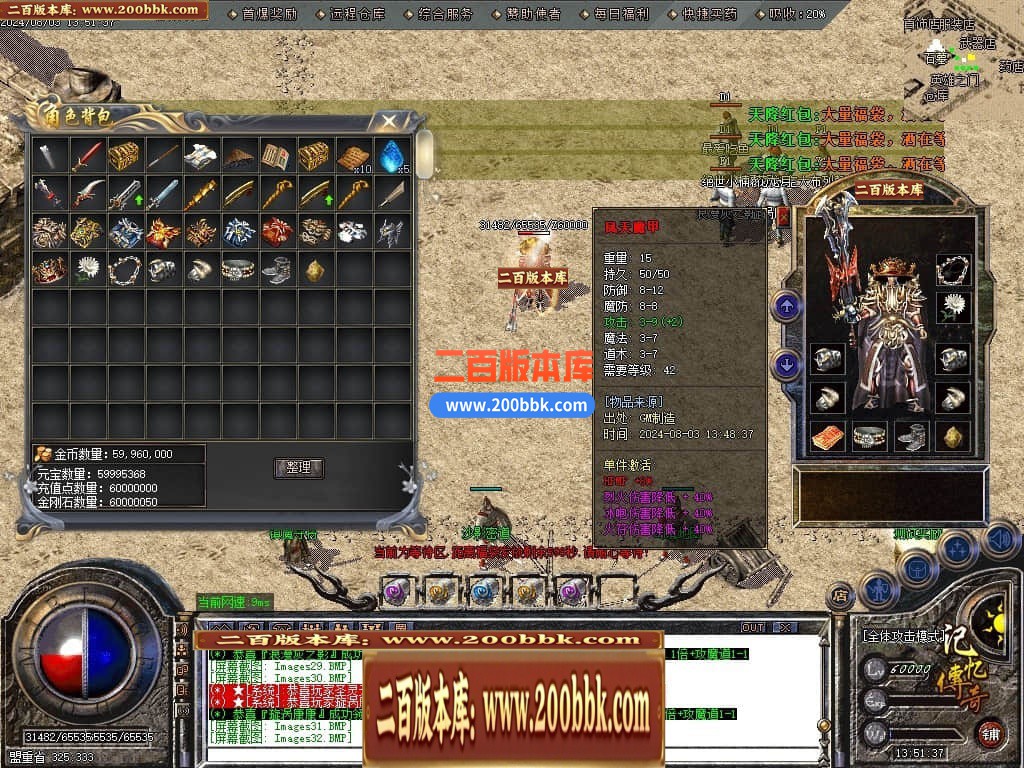This screenshot has width=1024, height=768.
Task: Click the OUT button on the chat panel
Action: (x=752, y=628)
